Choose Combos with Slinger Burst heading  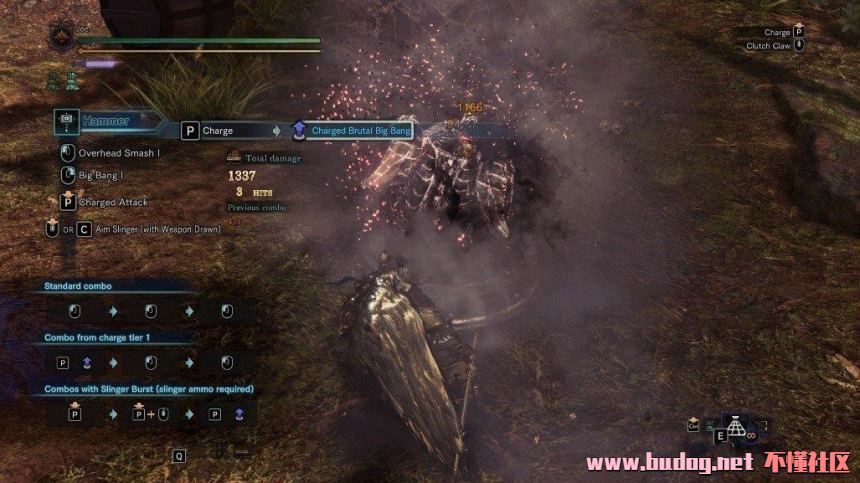point(148,389)
